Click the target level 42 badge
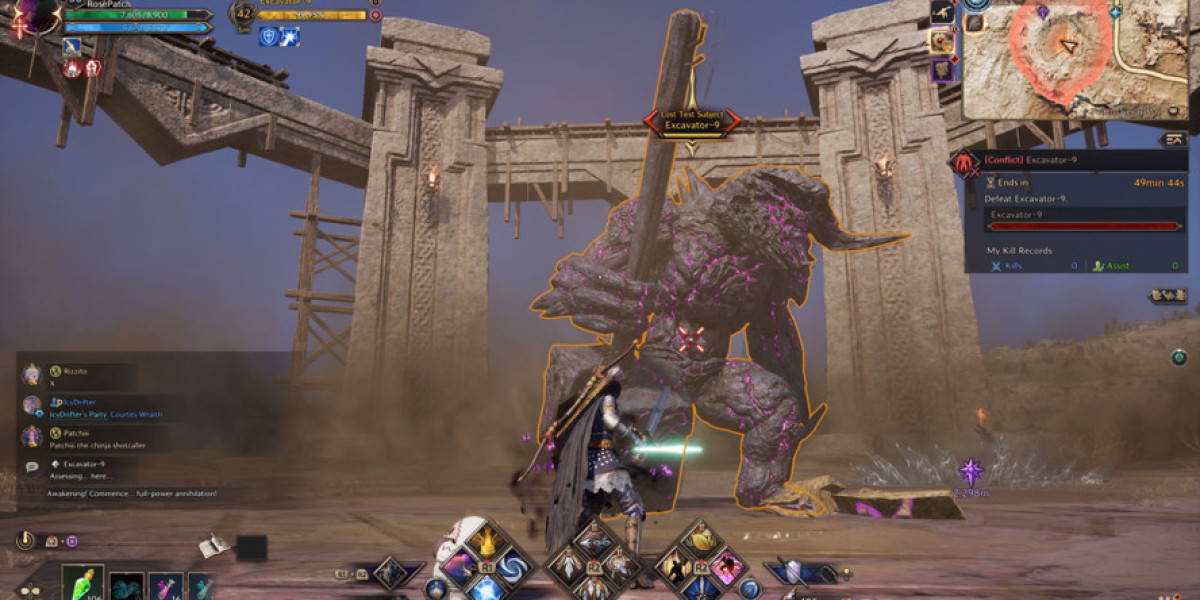 pyautogui.click(x=243, y=14)
